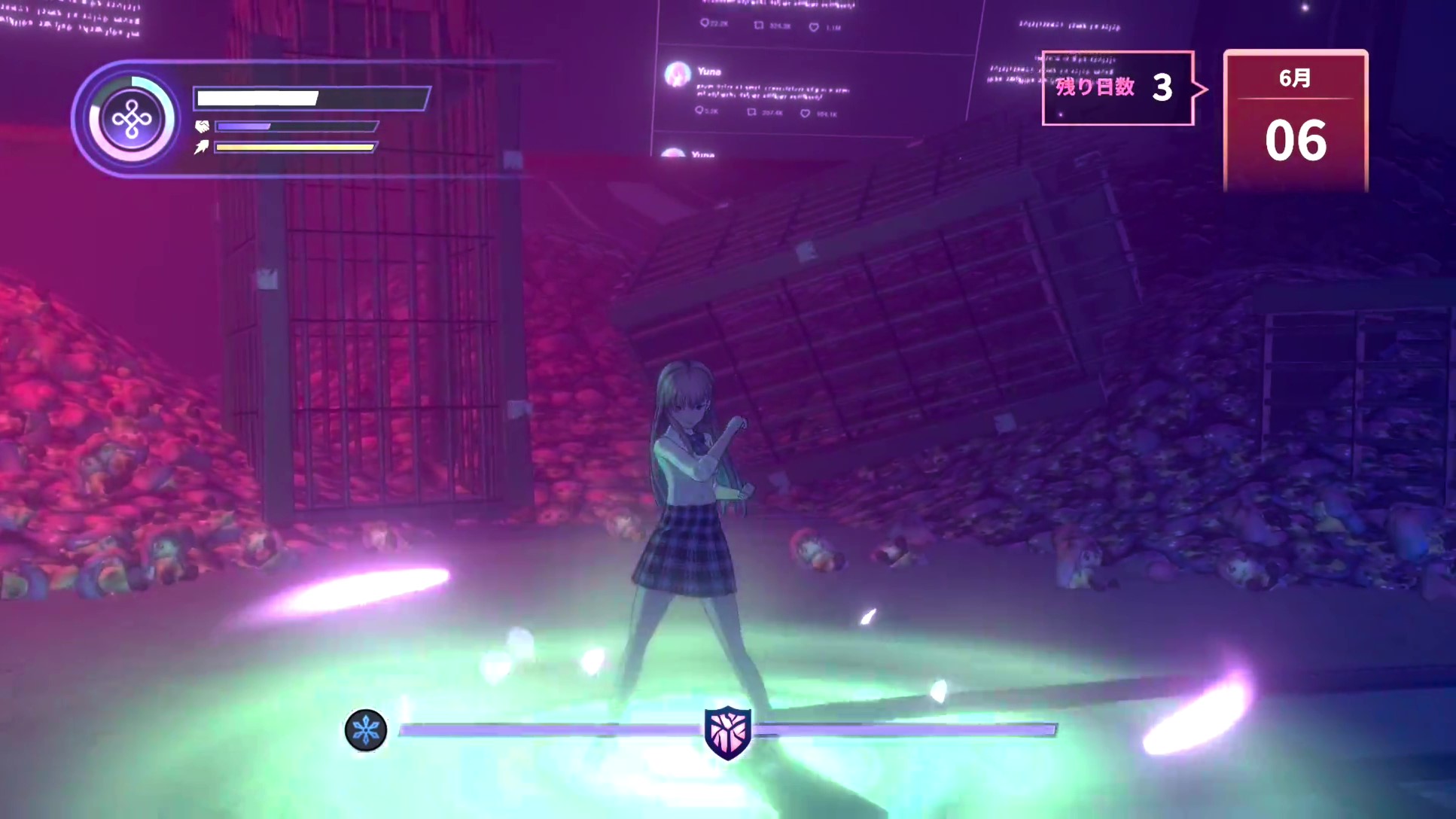
Task: Click the circular knot emblem portrait
Action: [x=132, y=120]
